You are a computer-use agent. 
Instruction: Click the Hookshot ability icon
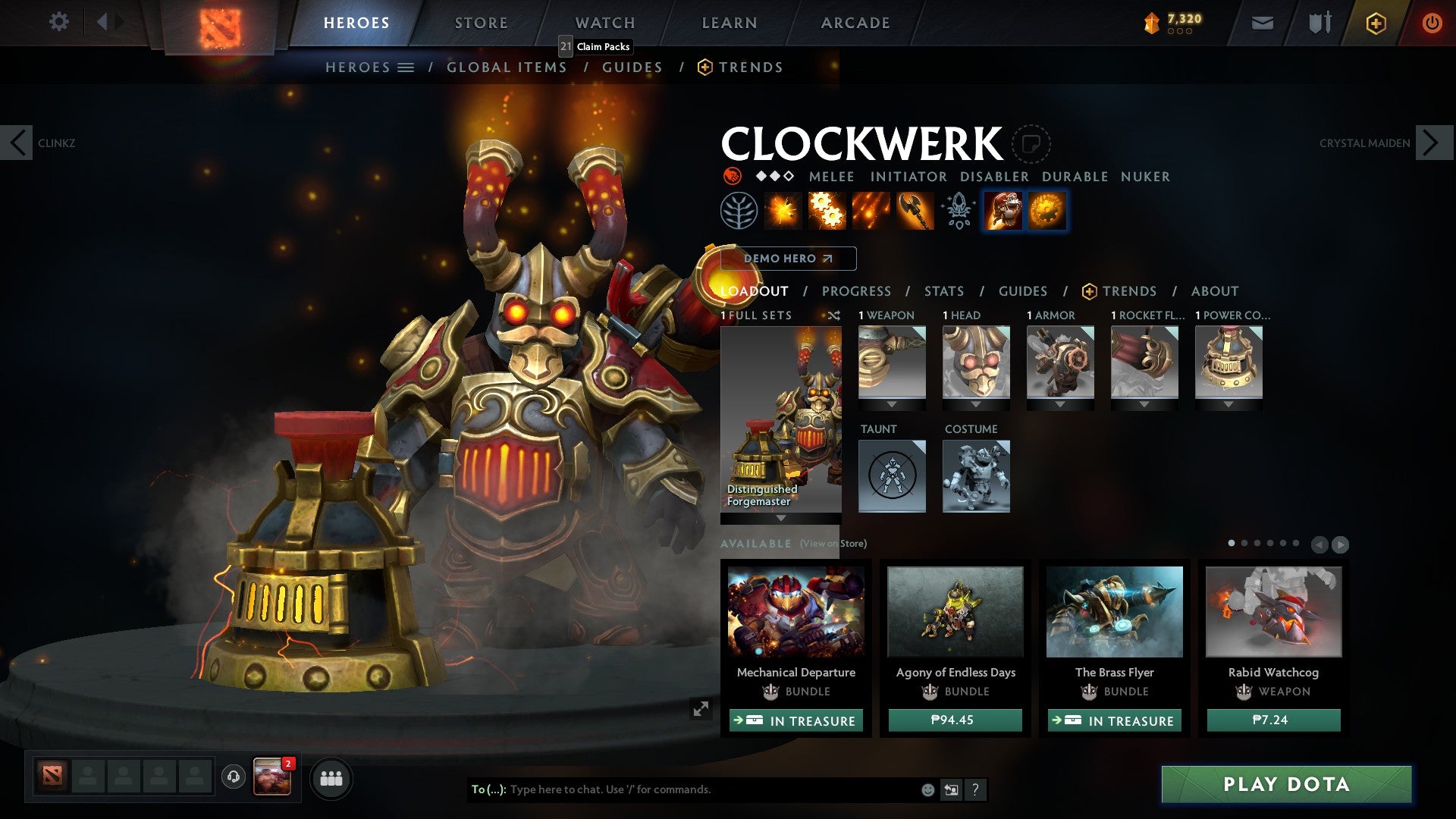[x=914, y=211]
